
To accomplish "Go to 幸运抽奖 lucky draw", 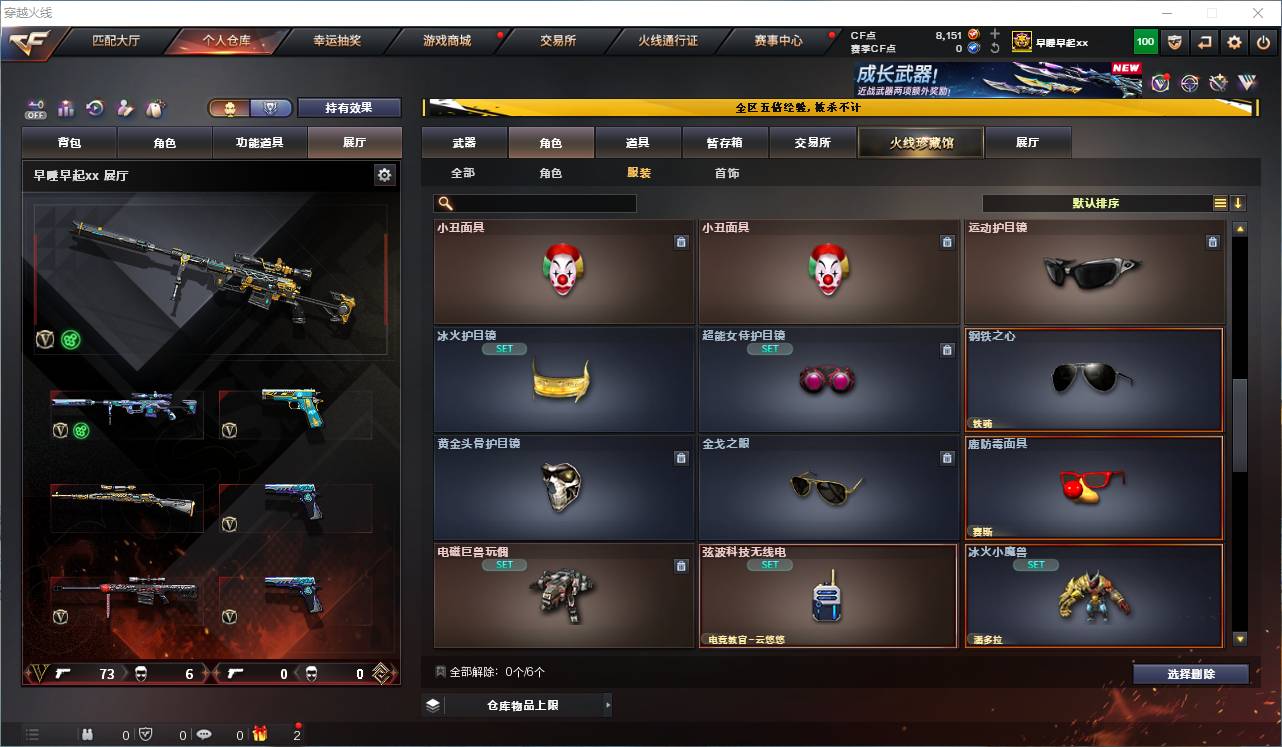I will point(336,41).
